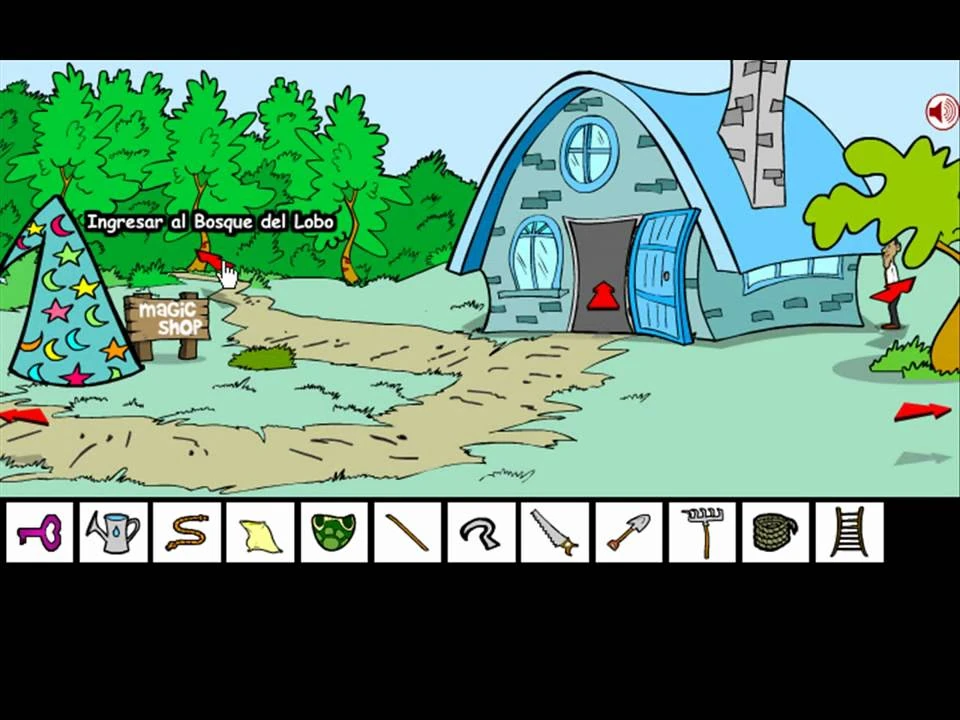This screenshot has width=960, height=720.
Task: Select the purple key in inventory
Action: pos(40,532)
